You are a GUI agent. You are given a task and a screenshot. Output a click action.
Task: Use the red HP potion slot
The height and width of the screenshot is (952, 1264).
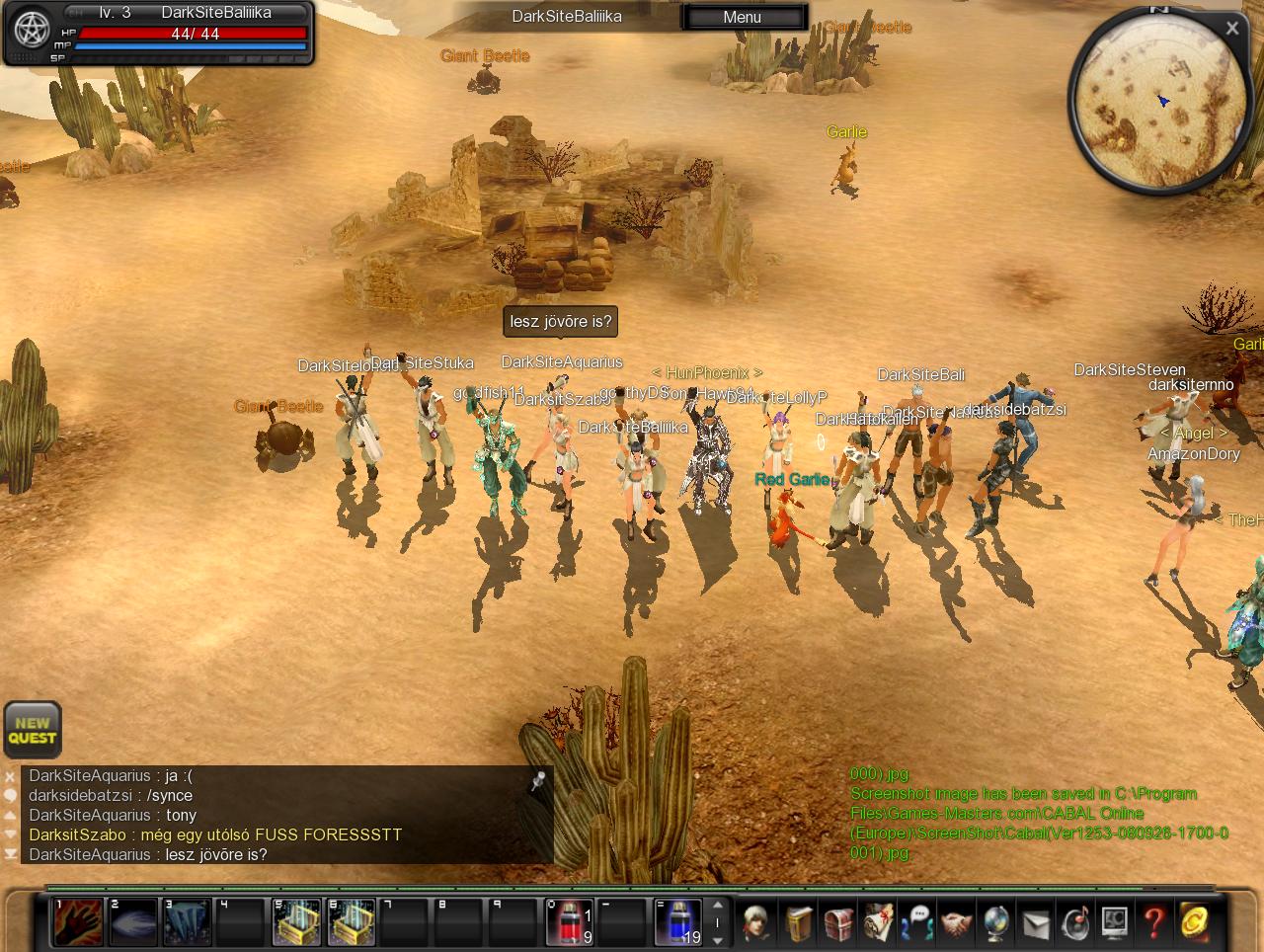pos(570,922)
